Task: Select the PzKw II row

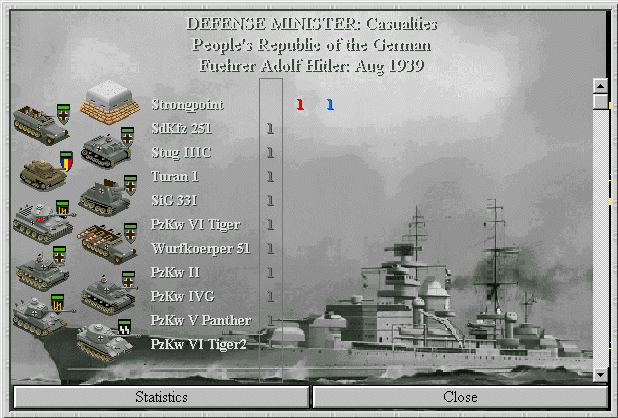Action: [176, 272]
